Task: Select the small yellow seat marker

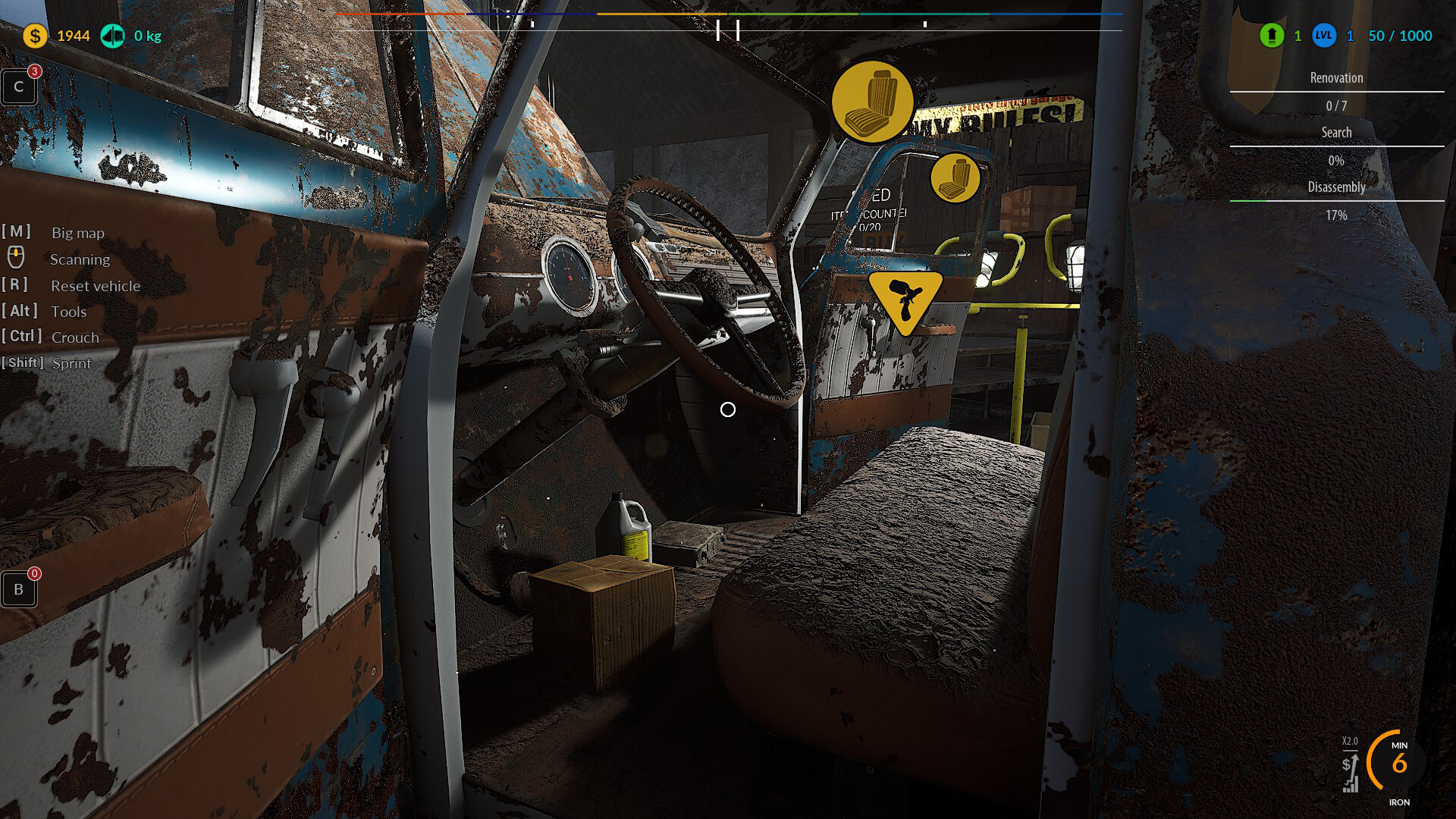Action: pyautogui.click(x=955, y=178)
